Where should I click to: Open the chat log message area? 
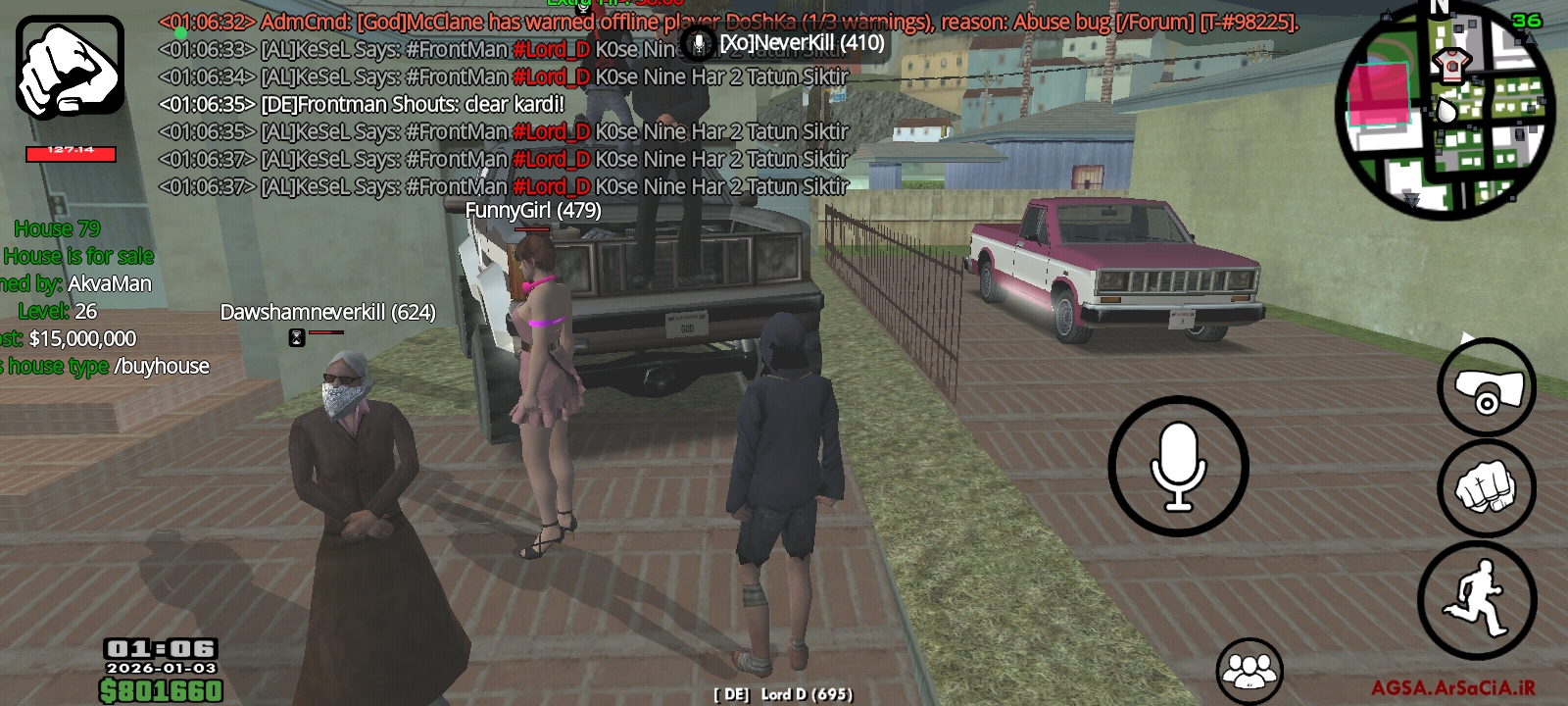[x=549, y=118]
